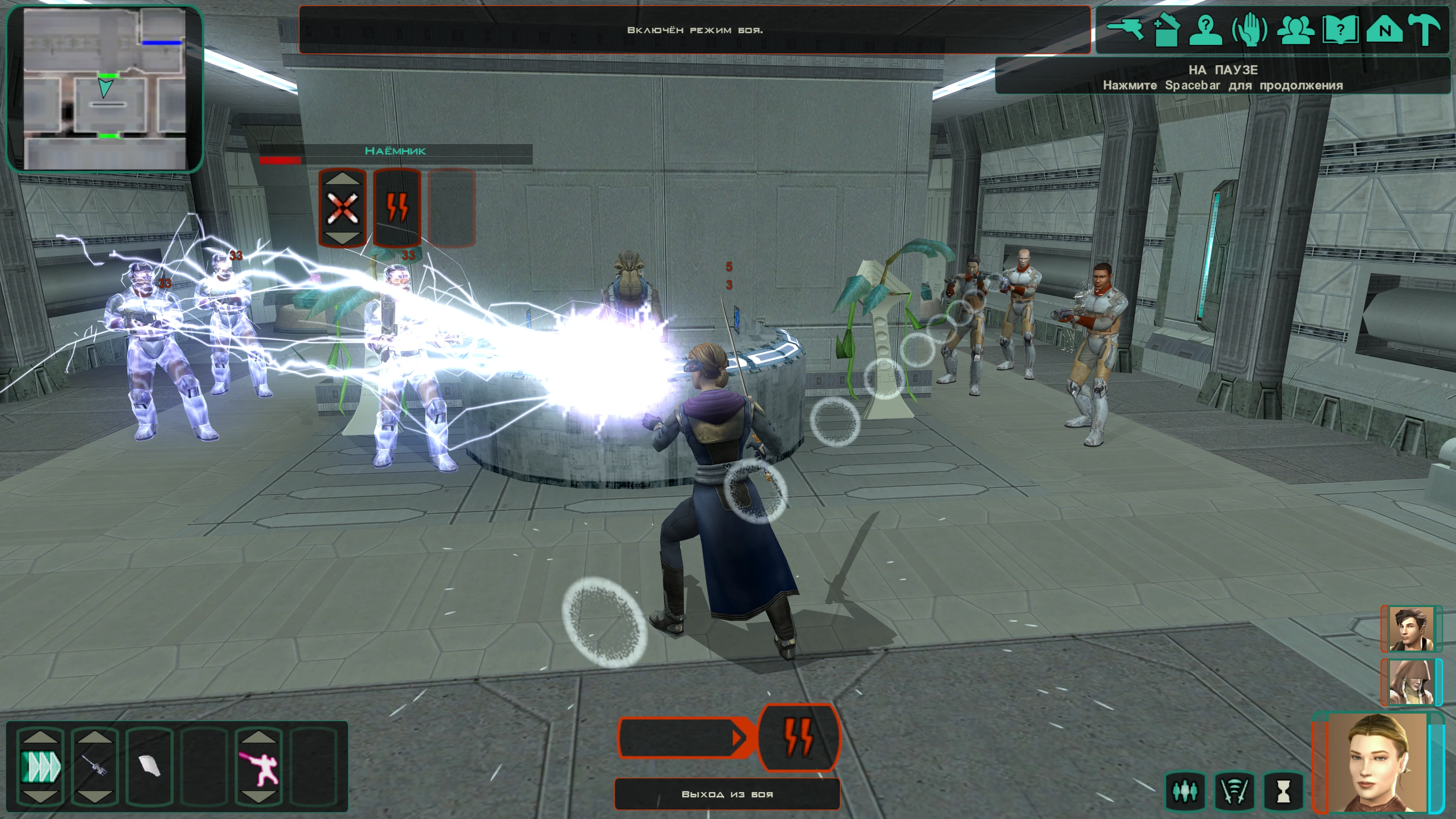Toggle the party solo mode icon
The height and width of the screenshot is (819, 1456).
click(x=1185, y=791)
